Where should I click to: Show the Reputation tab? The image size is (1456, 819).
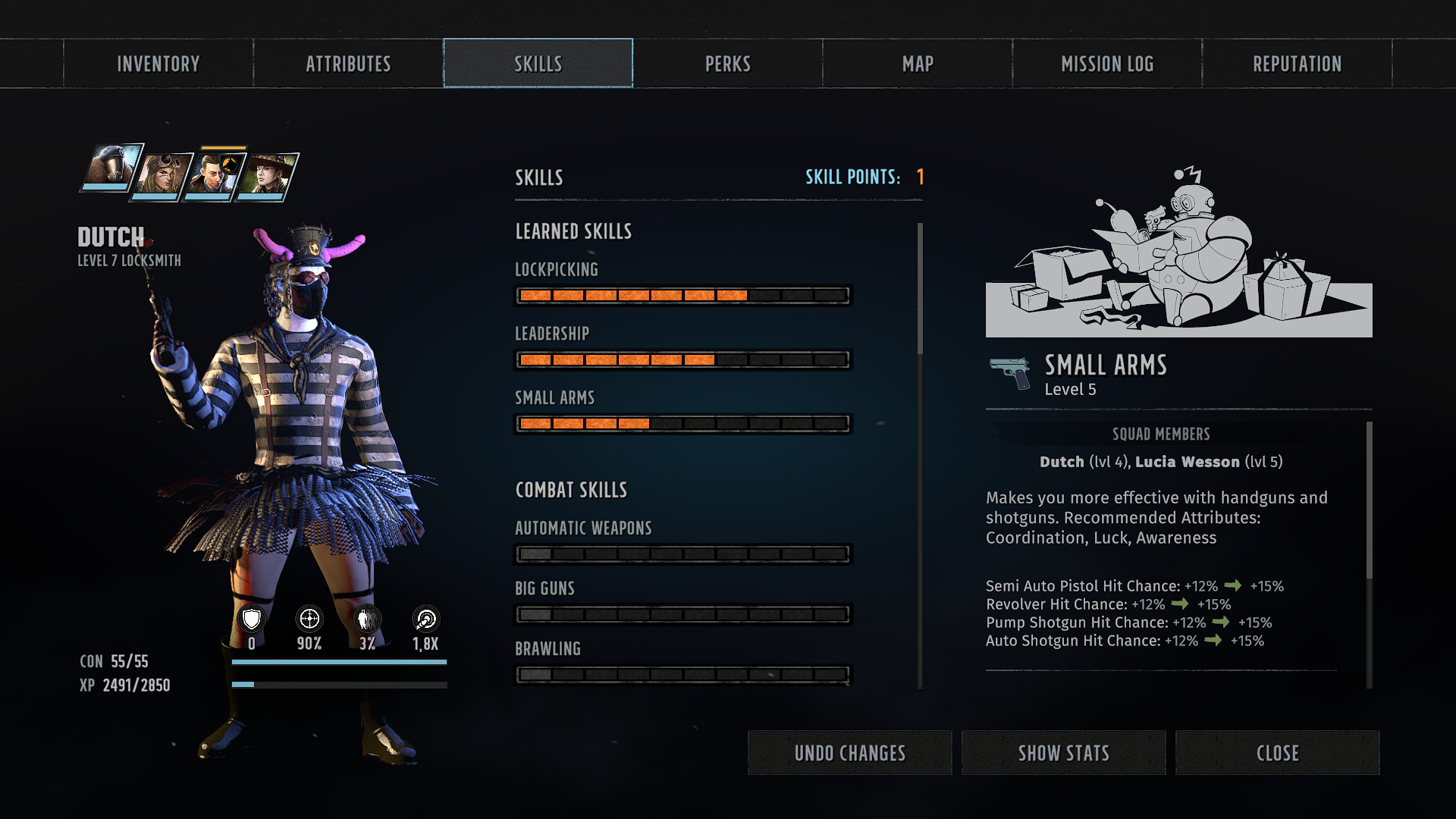coord(1297,64)
